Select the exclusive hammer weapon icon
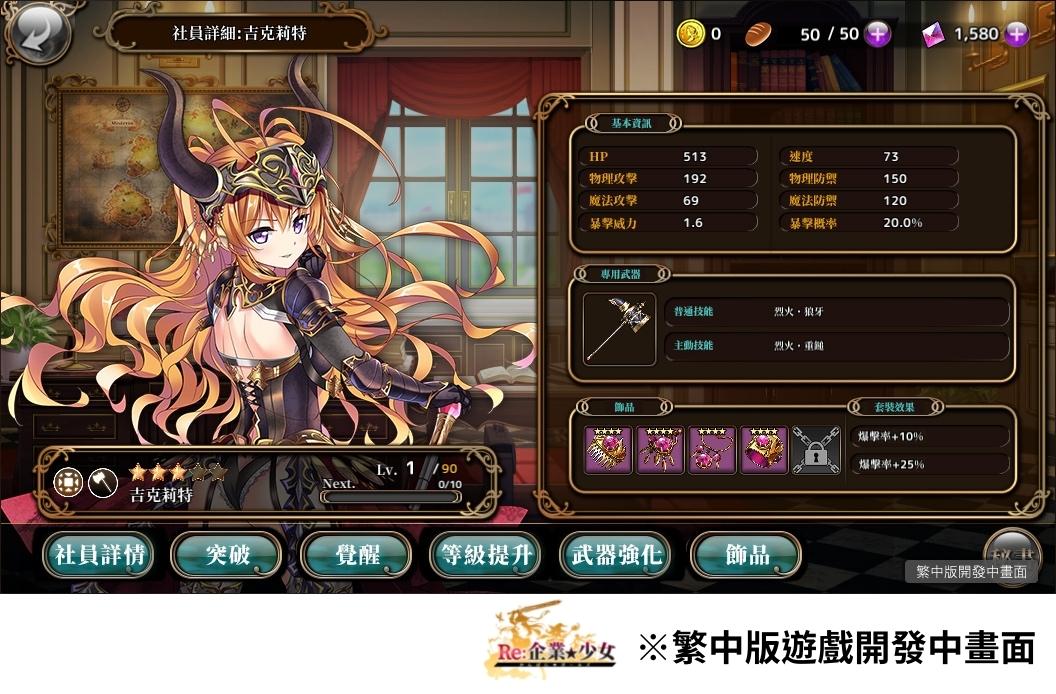Screen dimensions: 1056x694 click(619, 329)
